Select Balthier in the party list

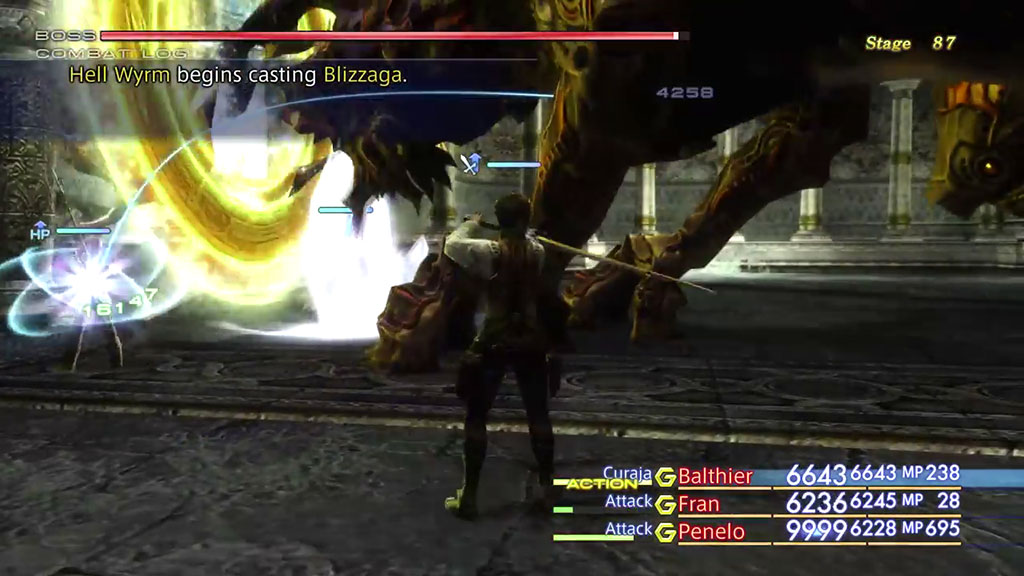click(x=715, y=476)
